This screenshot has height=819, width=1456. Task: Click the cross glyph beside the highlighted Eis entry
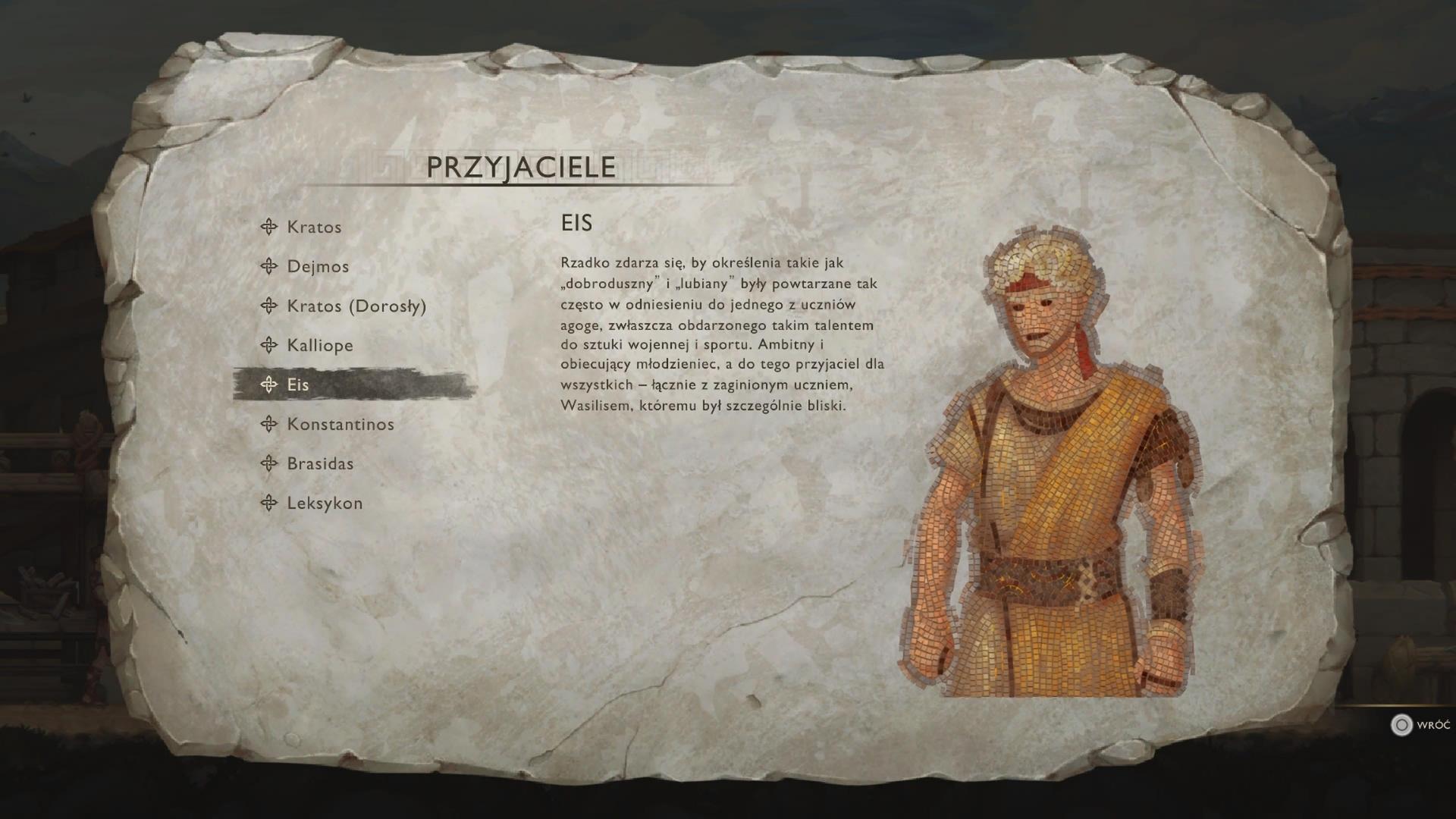(268, 384)
